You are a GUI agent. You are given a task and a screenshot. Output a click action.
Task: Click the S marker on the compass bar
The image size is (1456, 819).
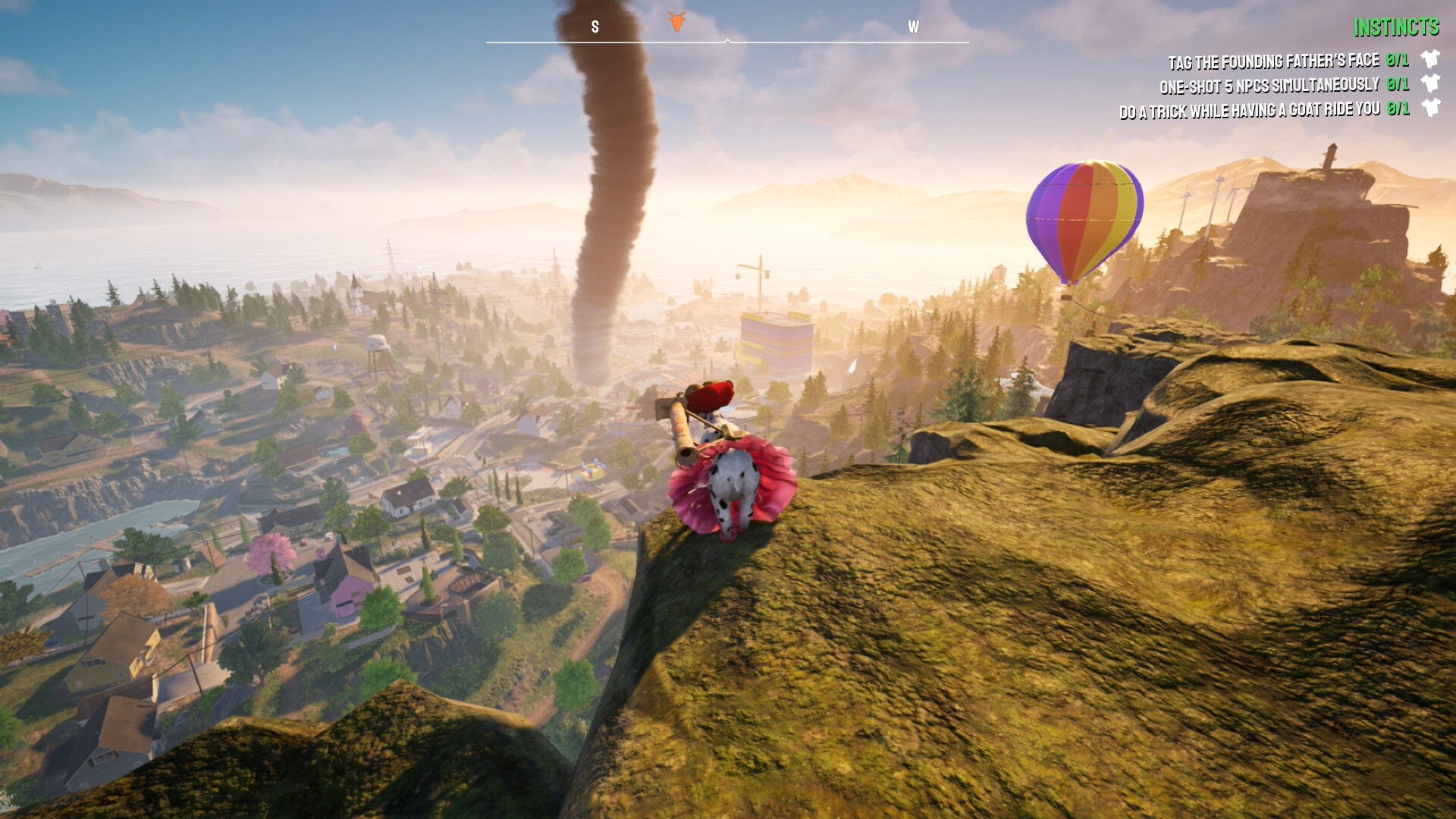[594, 25]
